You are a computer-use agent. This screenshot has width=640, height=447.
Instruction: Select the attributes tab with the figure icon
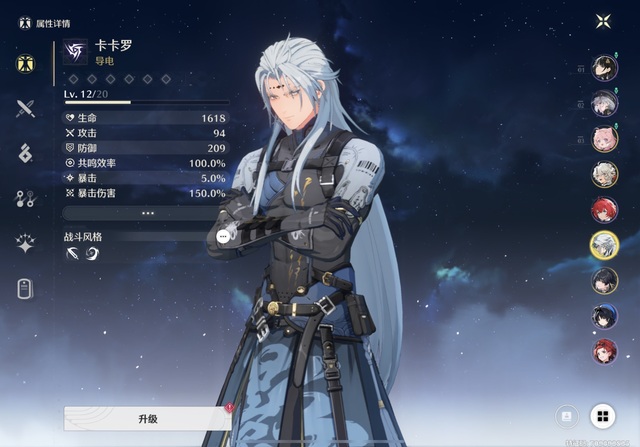click(26, 64)
